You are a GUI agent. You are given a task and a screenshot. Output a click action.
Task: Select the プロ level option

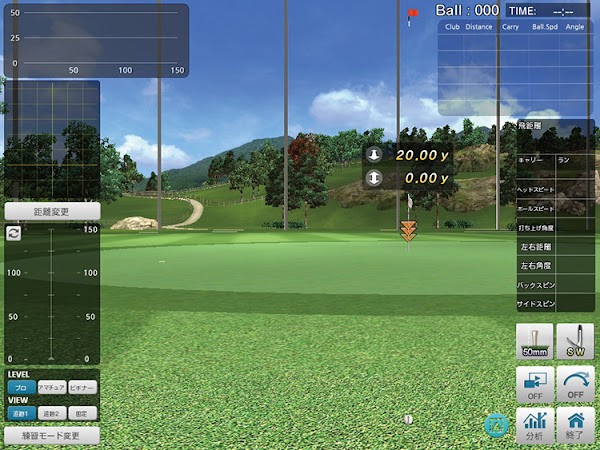[x=20, y=387]
